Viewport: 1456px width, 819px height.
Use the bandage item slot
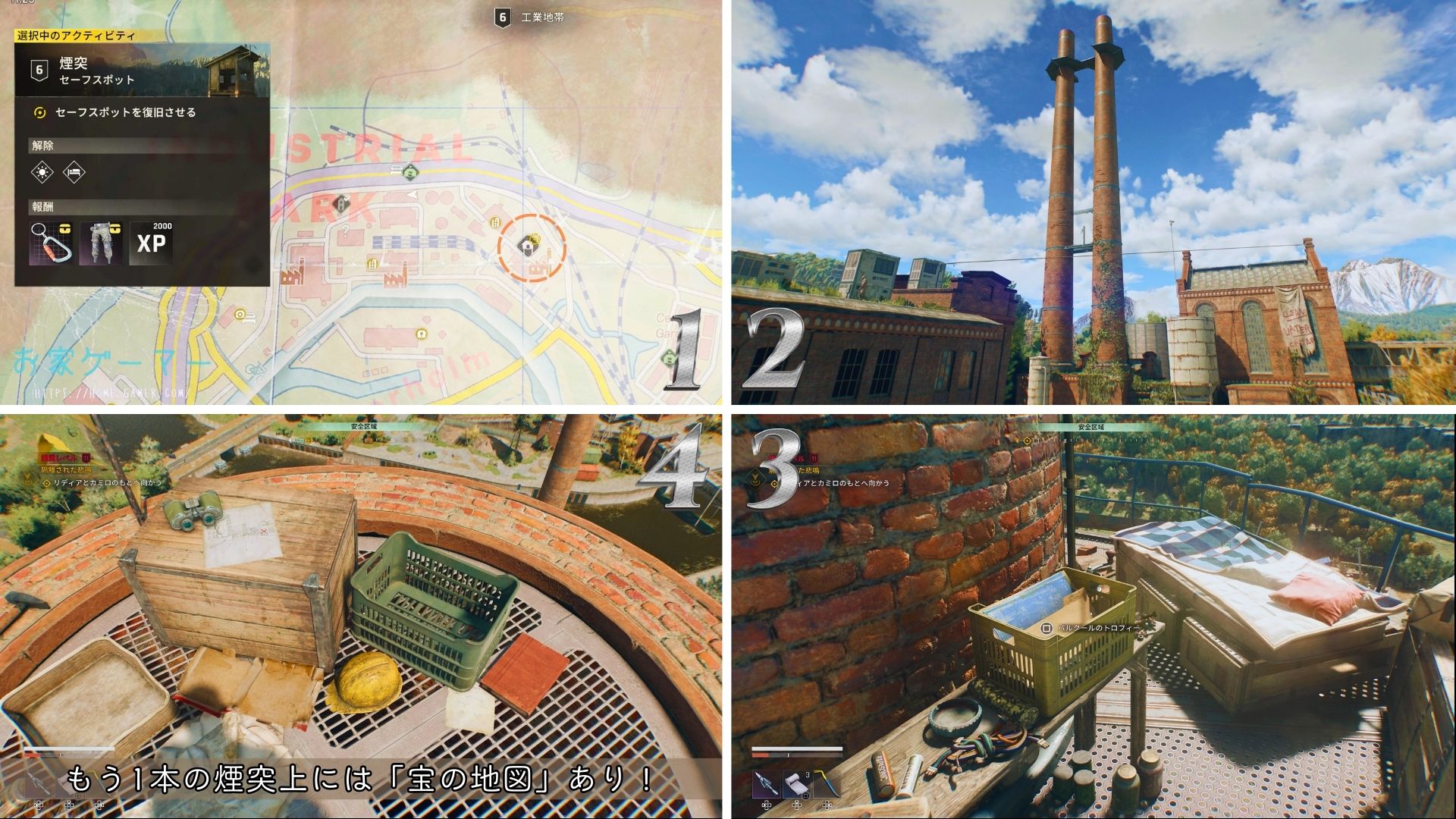coord(797,784)
